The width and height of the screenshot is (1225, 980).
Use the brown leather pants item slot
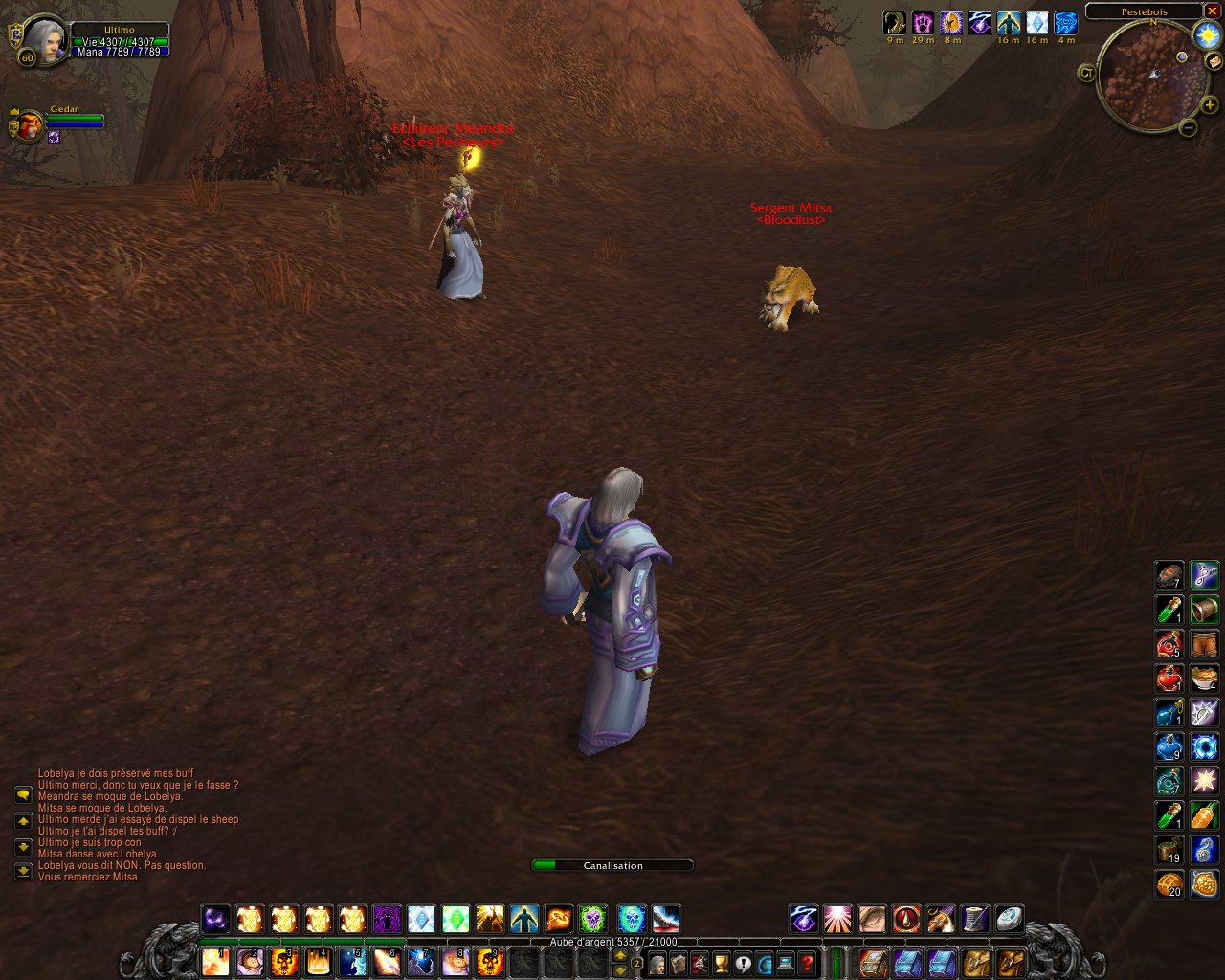pyautogui.click(x=1205, y=643)
